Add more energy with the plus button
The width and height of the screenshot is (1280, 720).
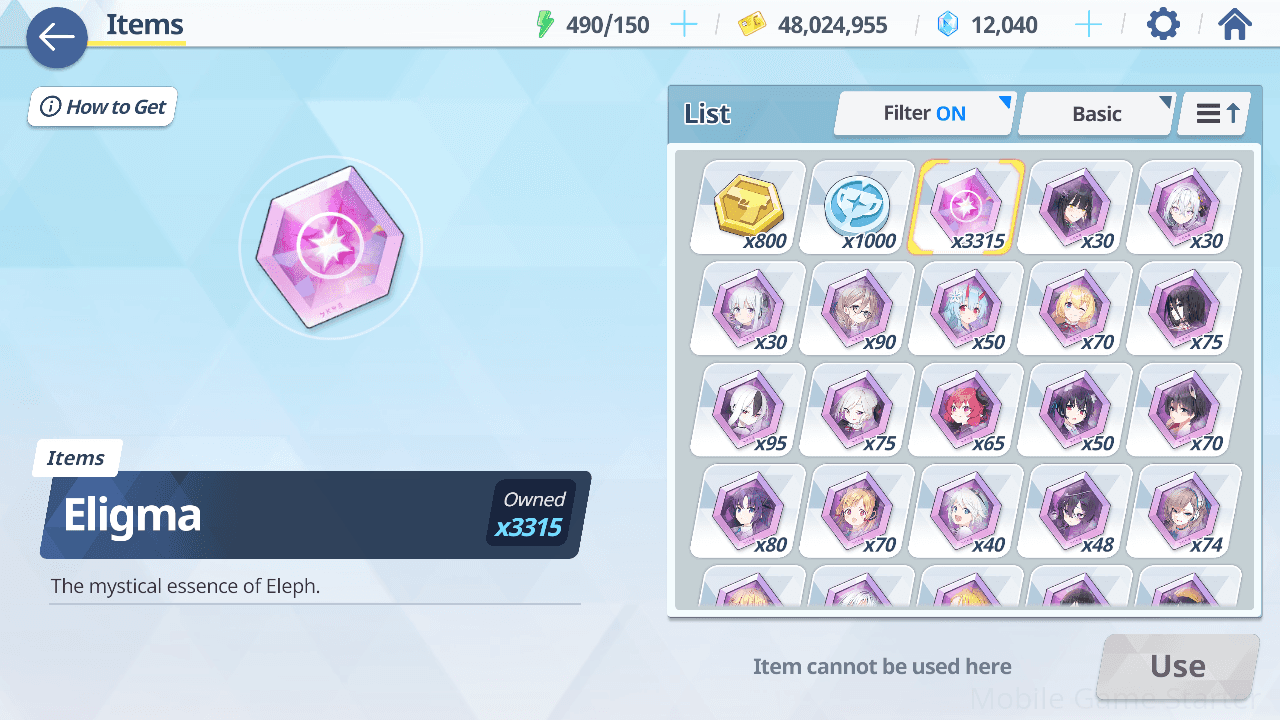tap(684, 25)
